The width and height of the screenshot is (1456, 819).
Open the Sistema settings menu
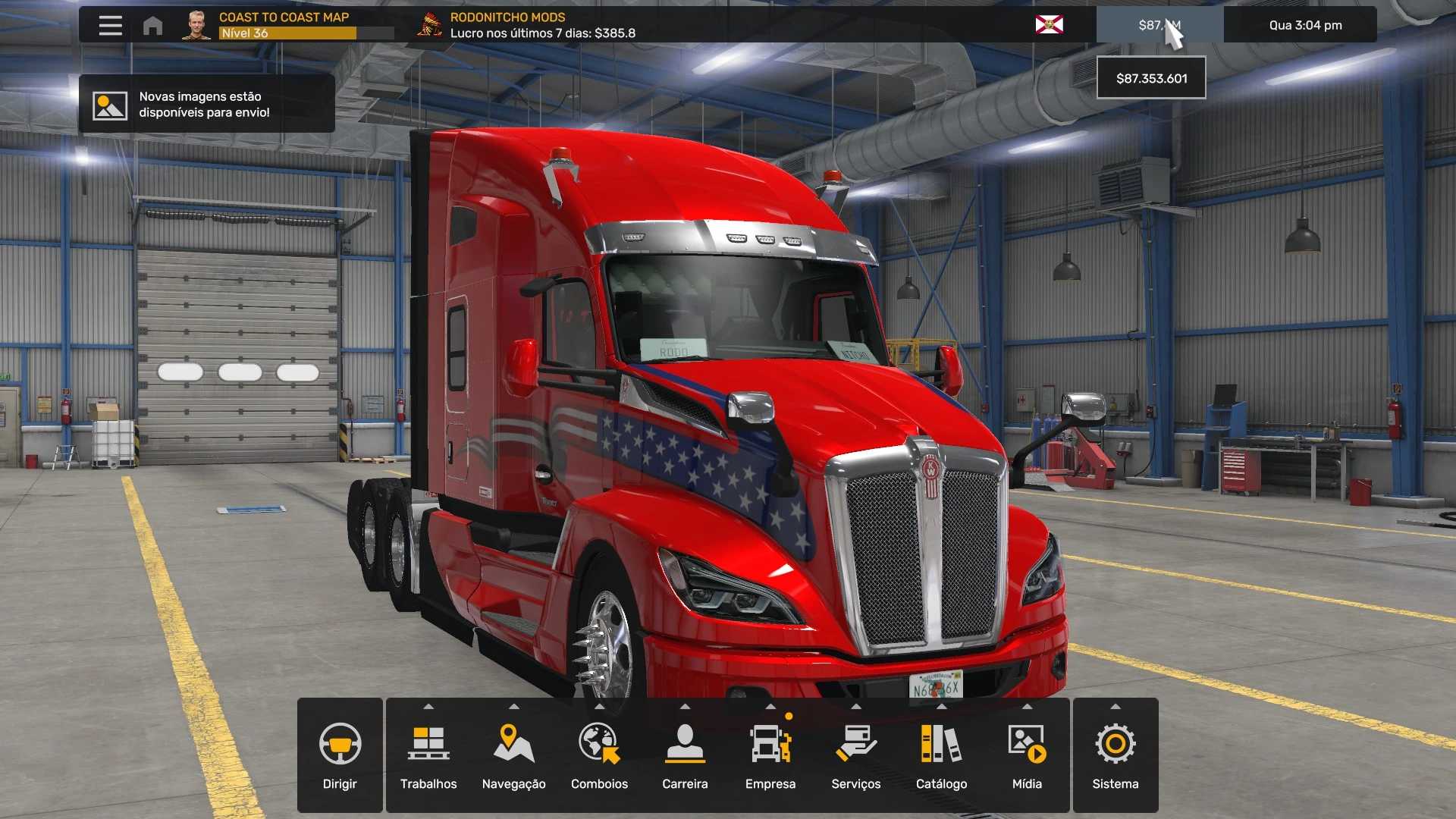(1116, 755)
